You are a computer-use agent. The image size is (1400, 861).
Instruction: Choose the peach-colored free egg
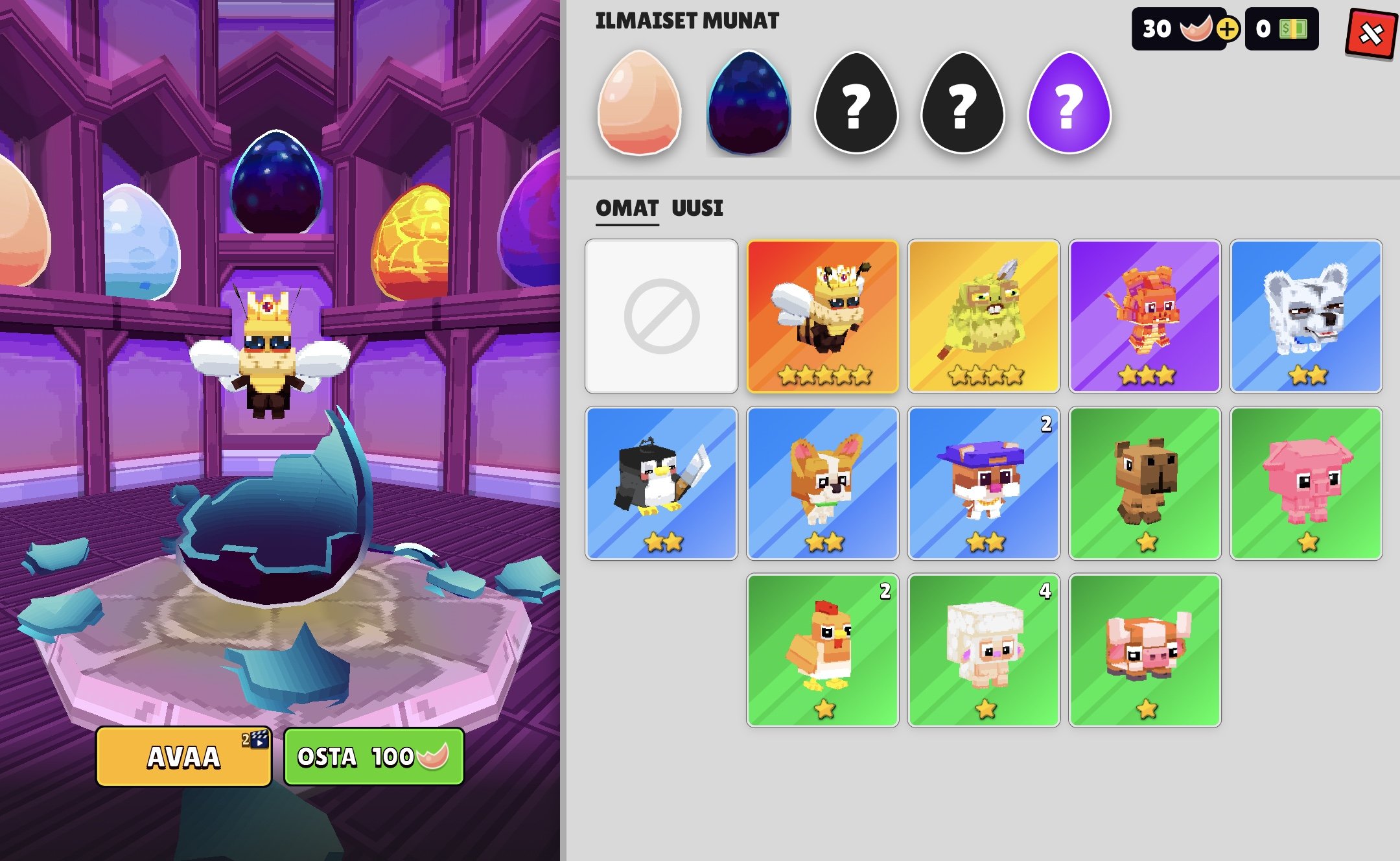click(639, 104)
